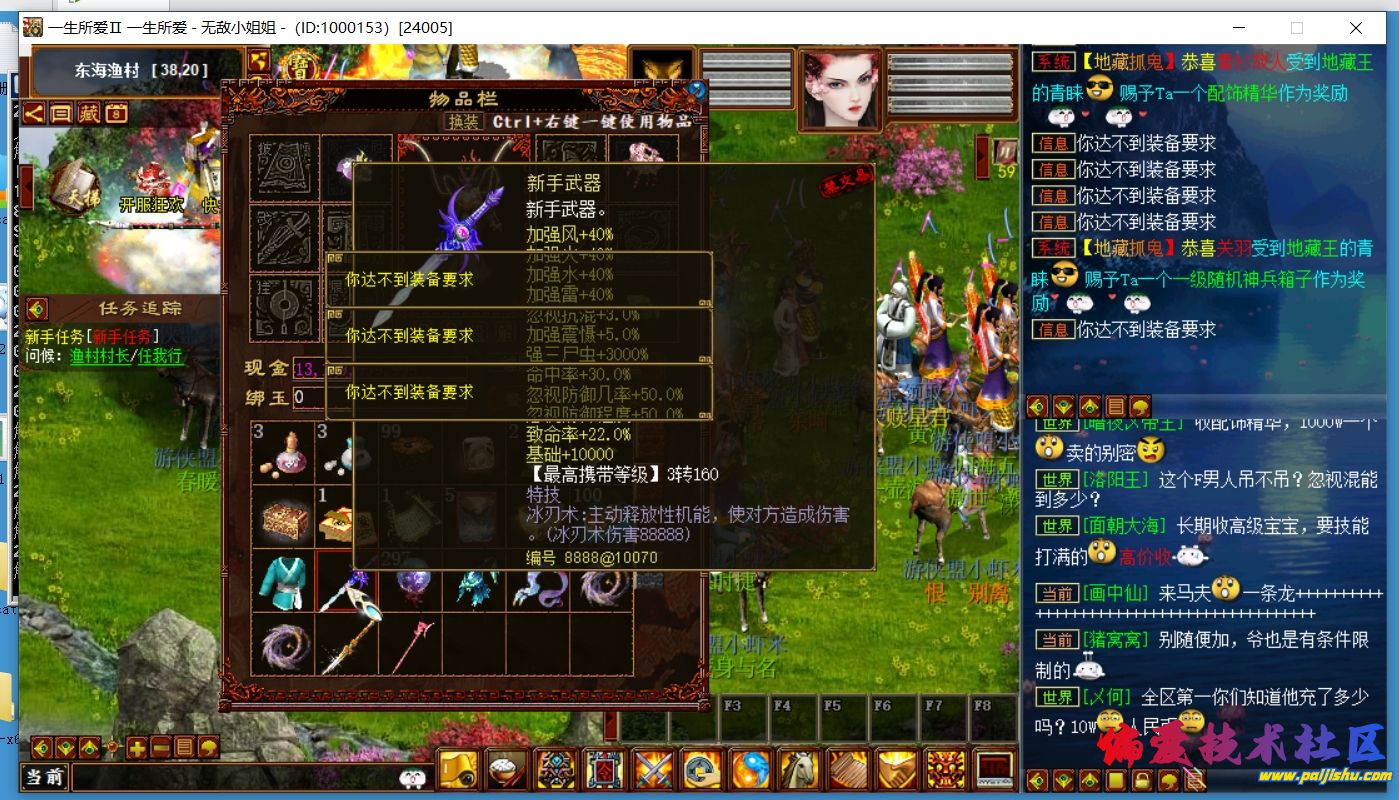Viewport: 1399px width, 800px height.
Task: Toggle the first diamond icon in the chat bottom bar
Action: (x=1038, y=778)
